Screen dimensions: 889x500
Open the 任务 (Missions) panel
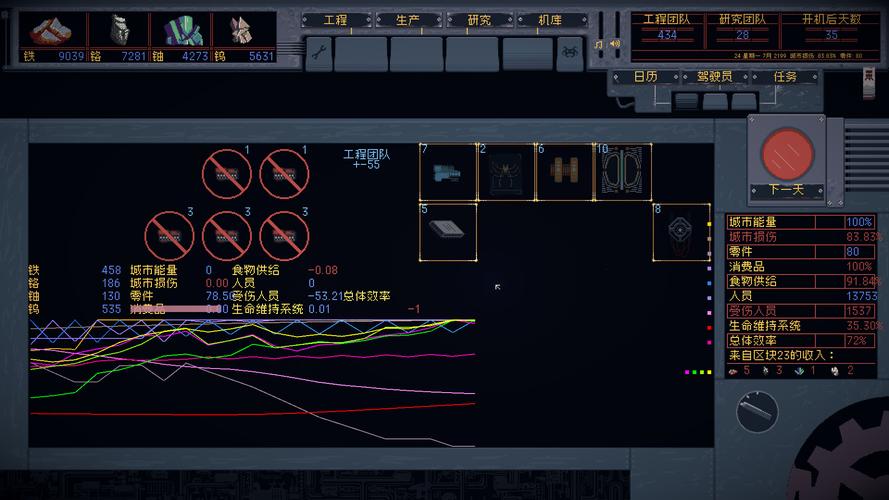(x=785, y=77)
